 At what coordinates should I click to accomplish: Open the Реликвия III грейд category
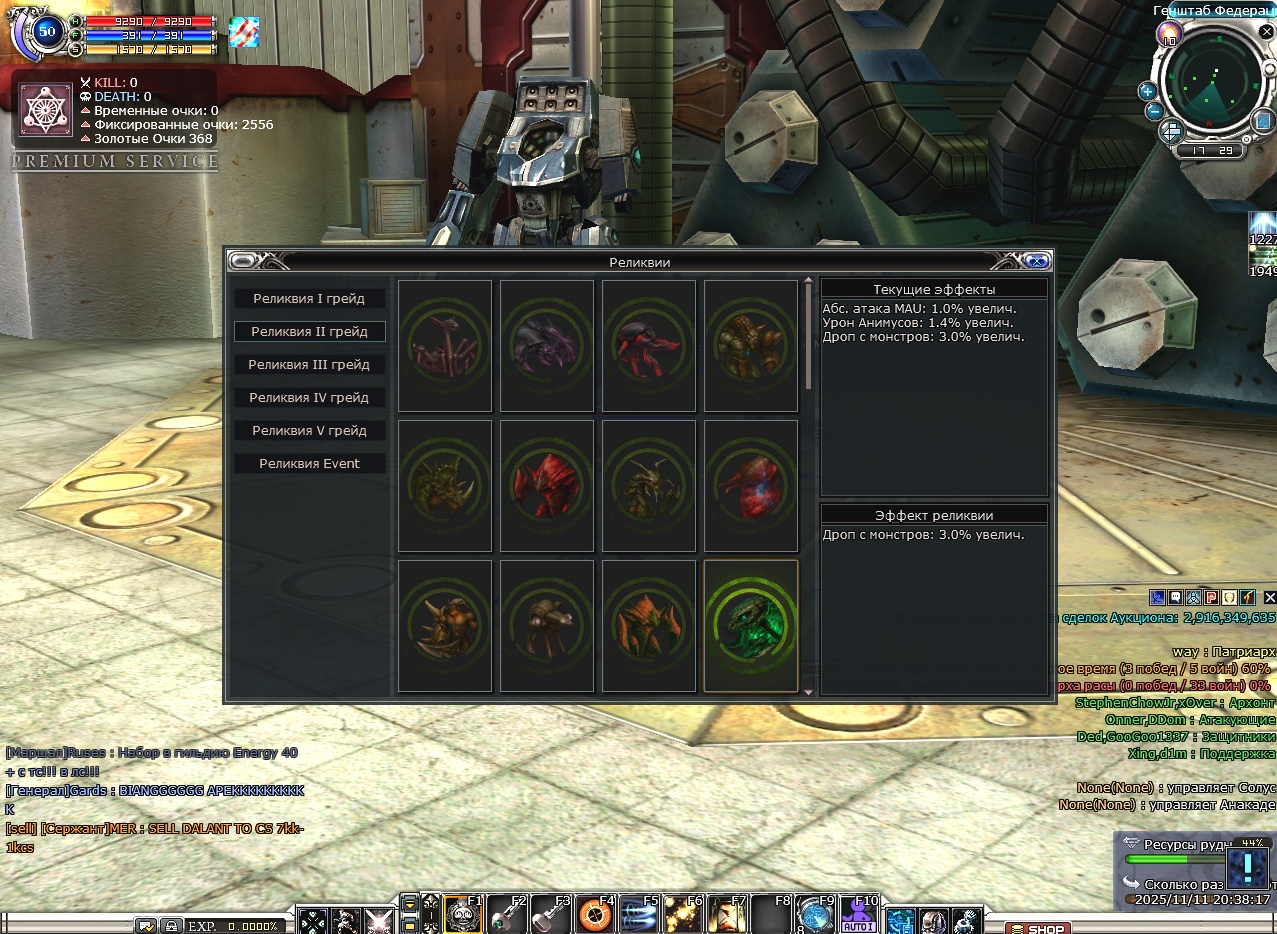pyautogui.click(x=309, y=365)
